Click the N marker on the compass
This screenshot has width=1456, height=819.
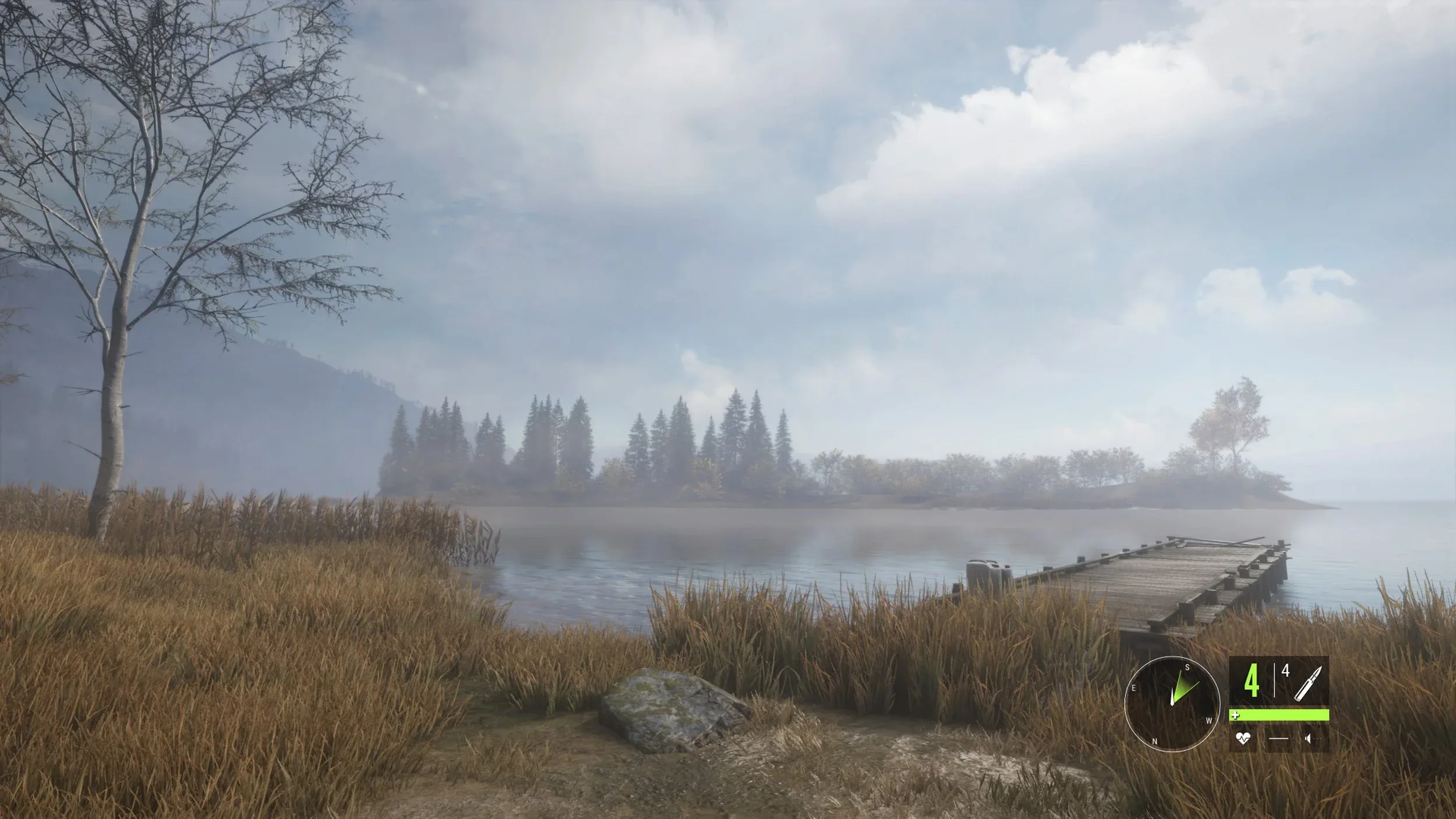(1154, 742)
